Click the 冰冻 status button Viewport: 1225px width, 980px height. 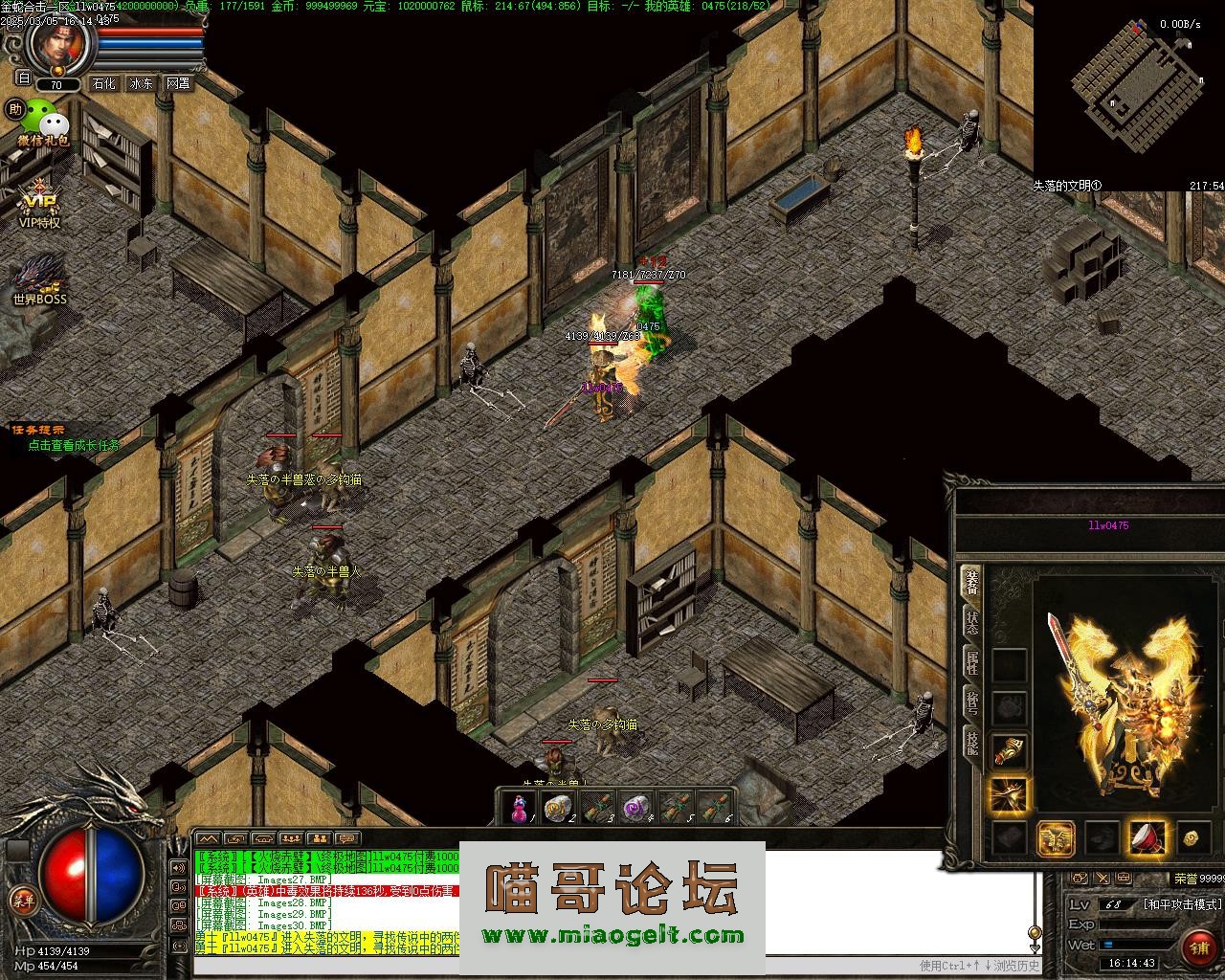coord(142,84)
